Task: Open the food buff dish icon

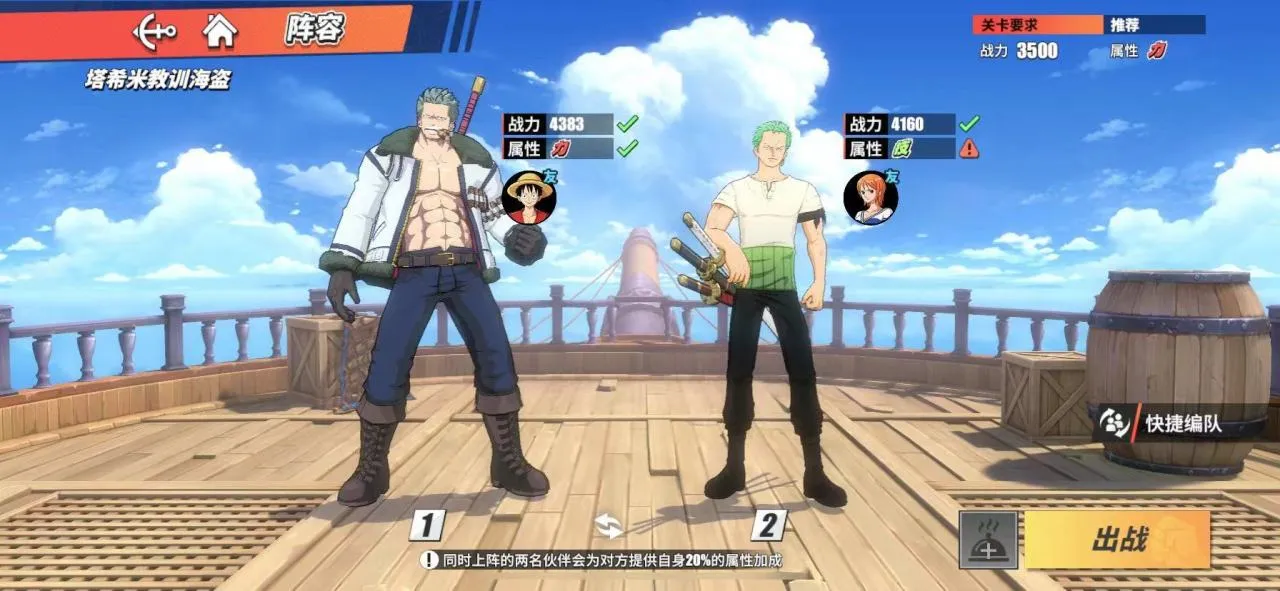Action: (988, 540)
